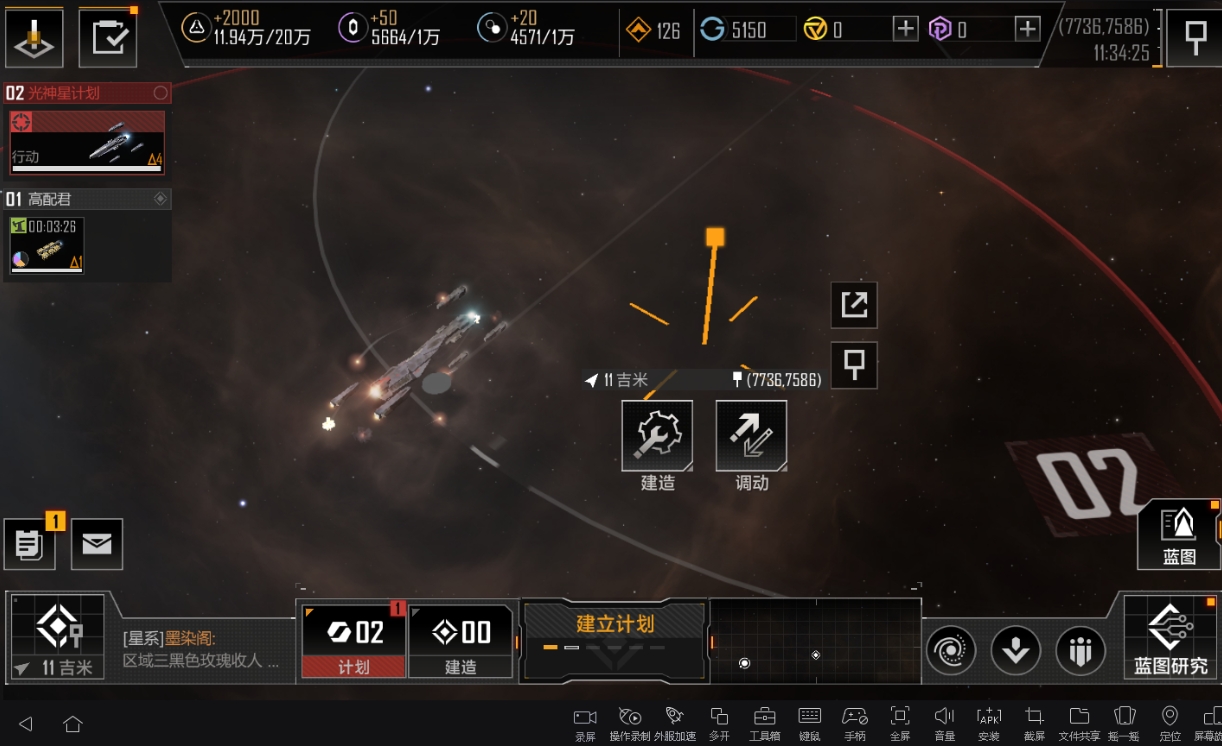Select the 调动 dispatch action
The width and height of the screenshot is (1222, 747).
coord(751,436)
